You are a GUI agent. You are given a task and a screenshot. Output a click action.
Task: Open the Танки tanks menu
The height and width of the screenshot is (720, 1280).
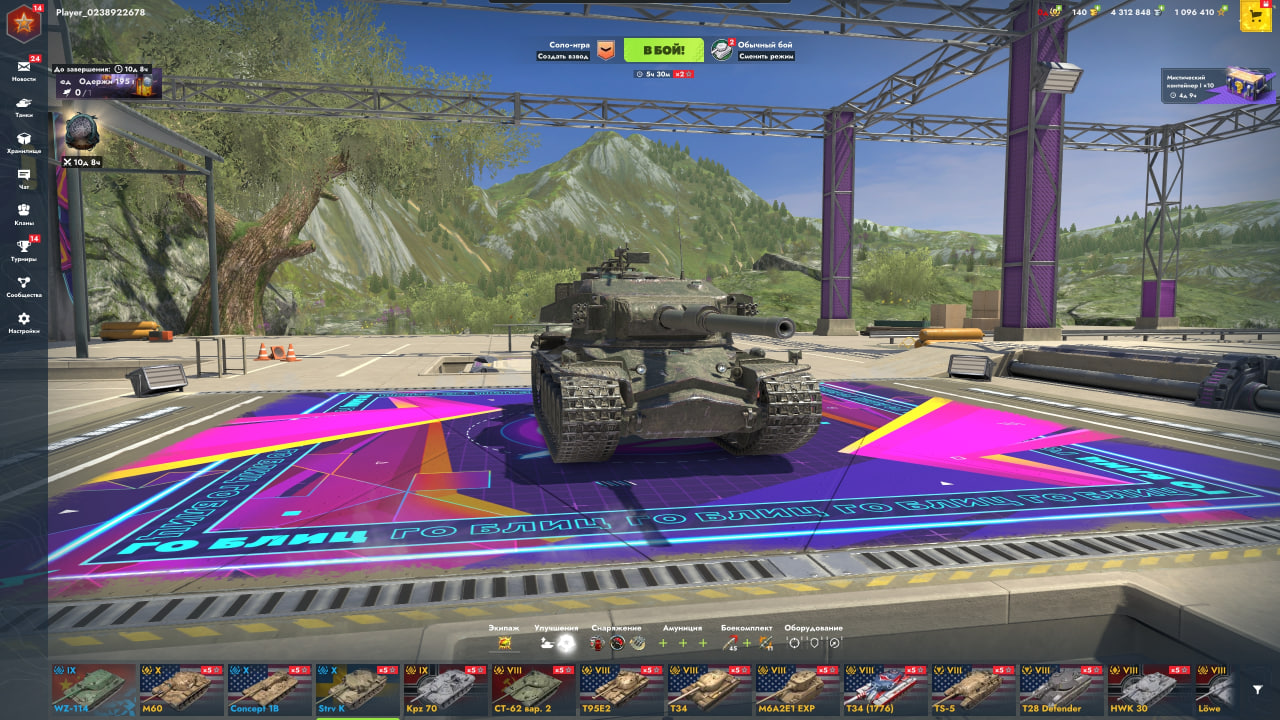coord(24,106)
